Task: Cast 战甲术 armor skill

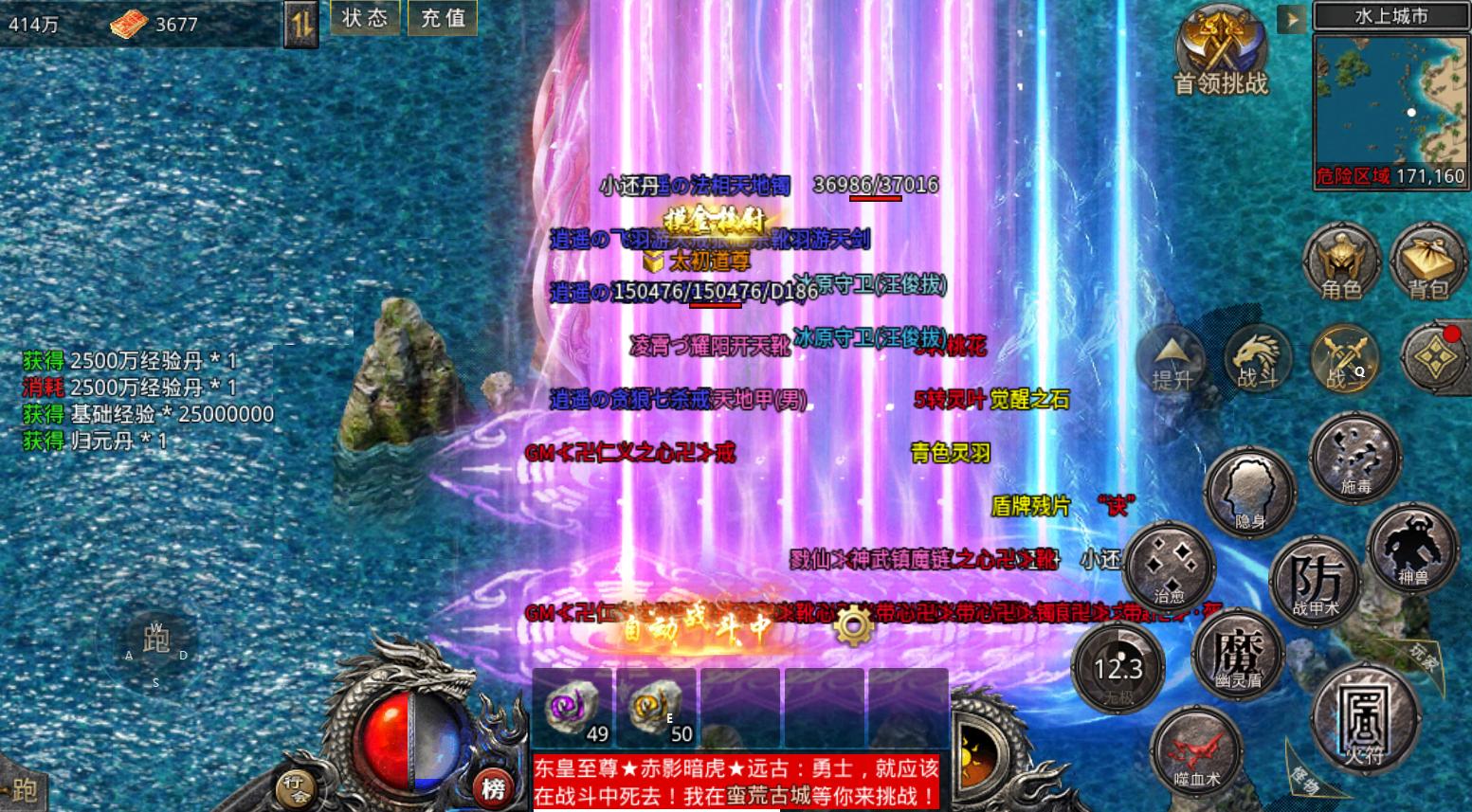Action: [x=1317, y=580]
